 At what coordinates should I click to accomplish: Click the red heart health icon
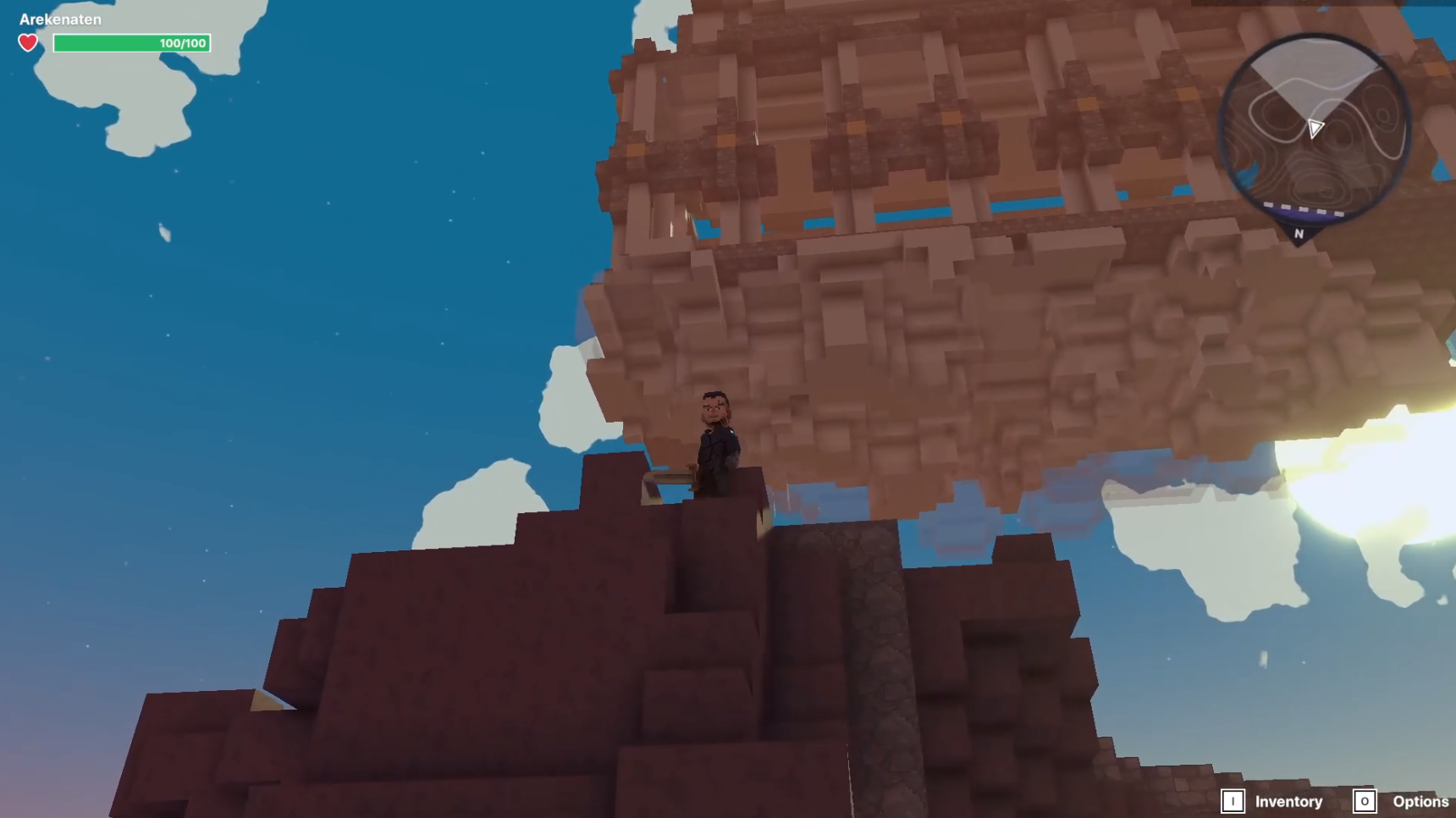tap(28, 41)
